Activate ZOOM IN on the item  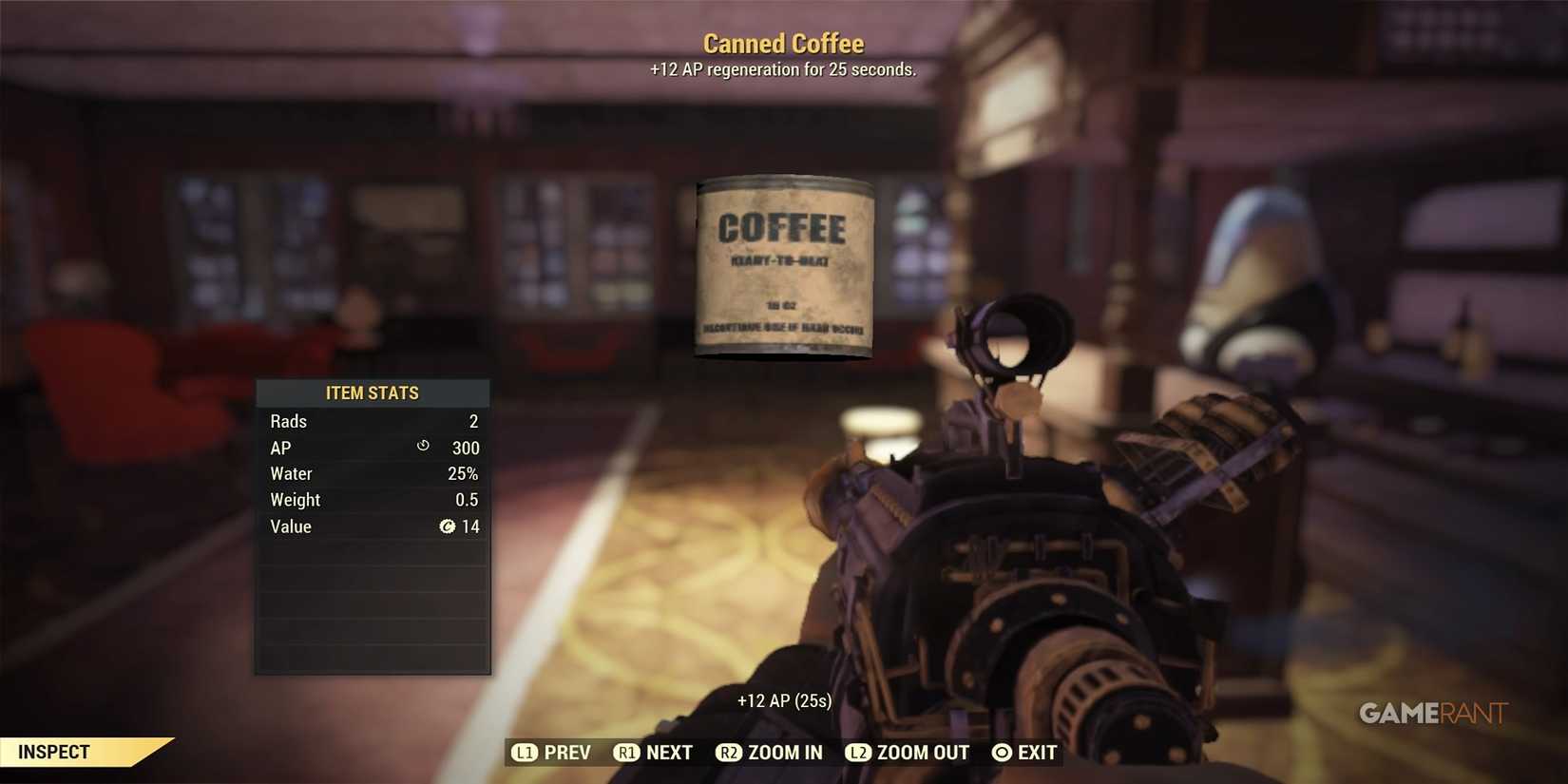(x=786, y=752)
